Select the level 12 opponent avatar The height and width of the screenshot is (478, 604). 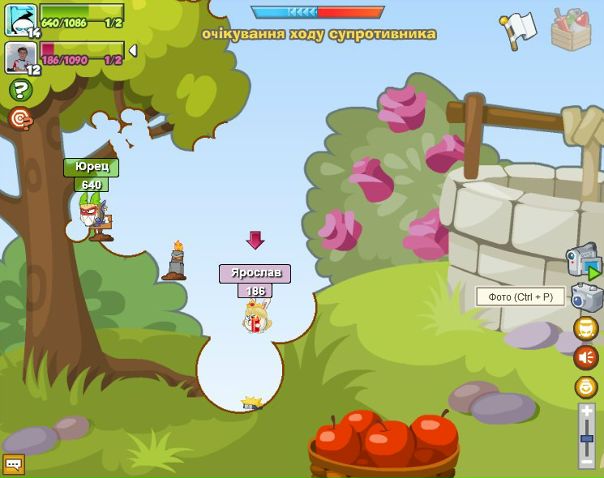click(19, 57)
